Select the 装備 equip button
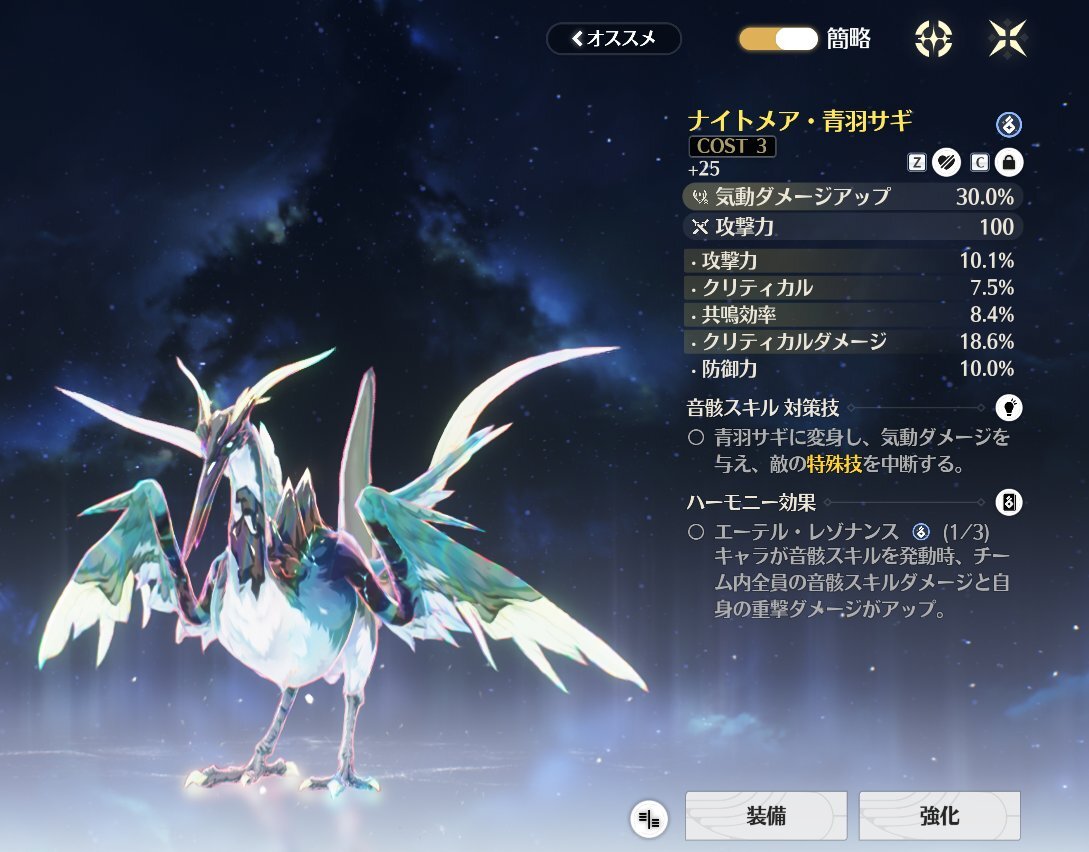1089x852 pixels. [766, 816]
